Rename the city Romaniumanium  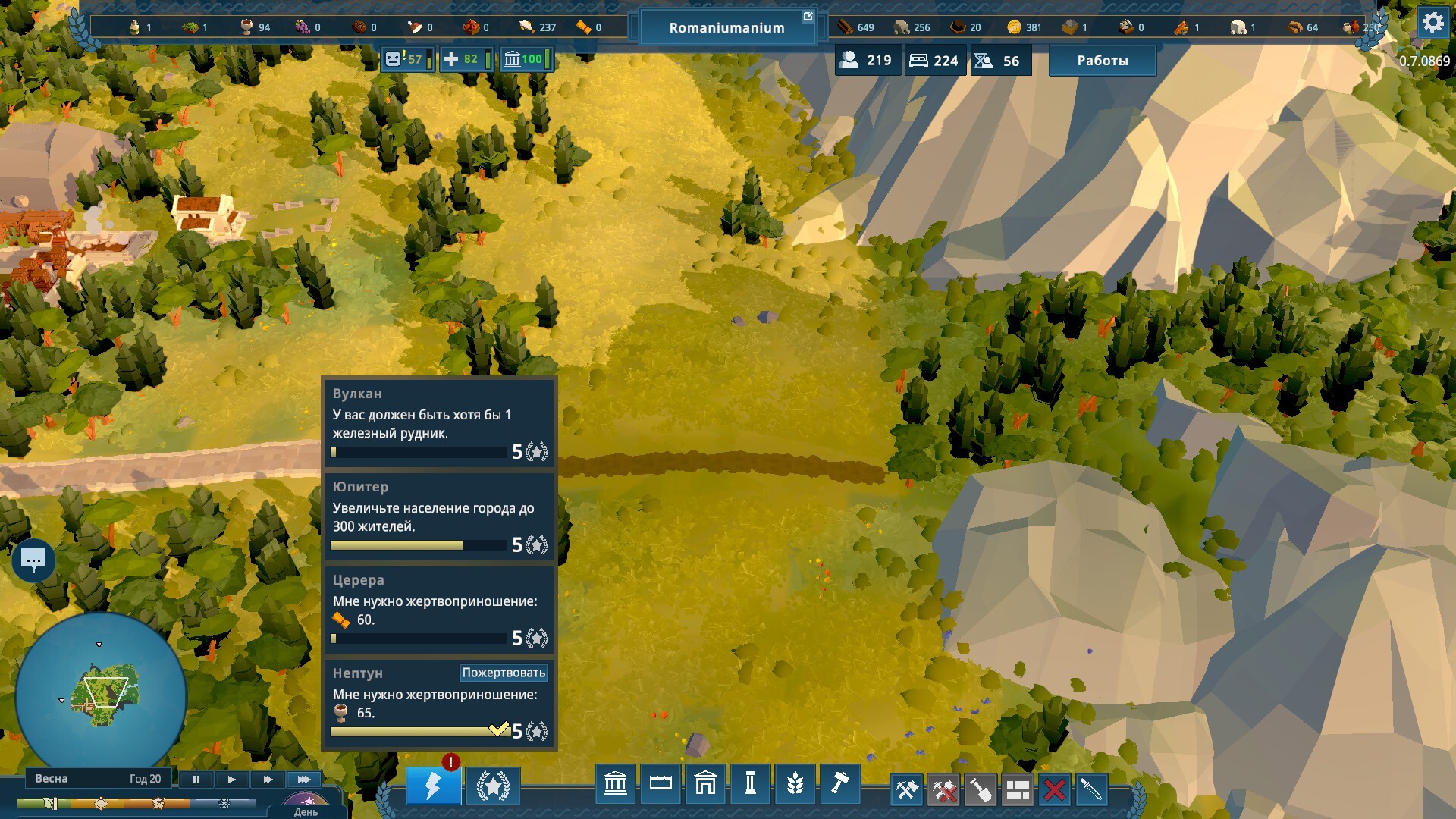[x=808, y=16]
